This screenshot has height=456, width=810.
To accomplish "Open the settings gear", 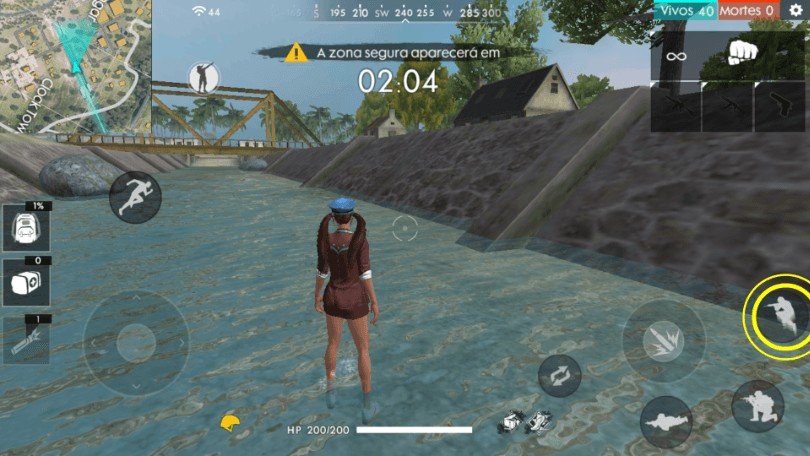I will pos(796,10).
